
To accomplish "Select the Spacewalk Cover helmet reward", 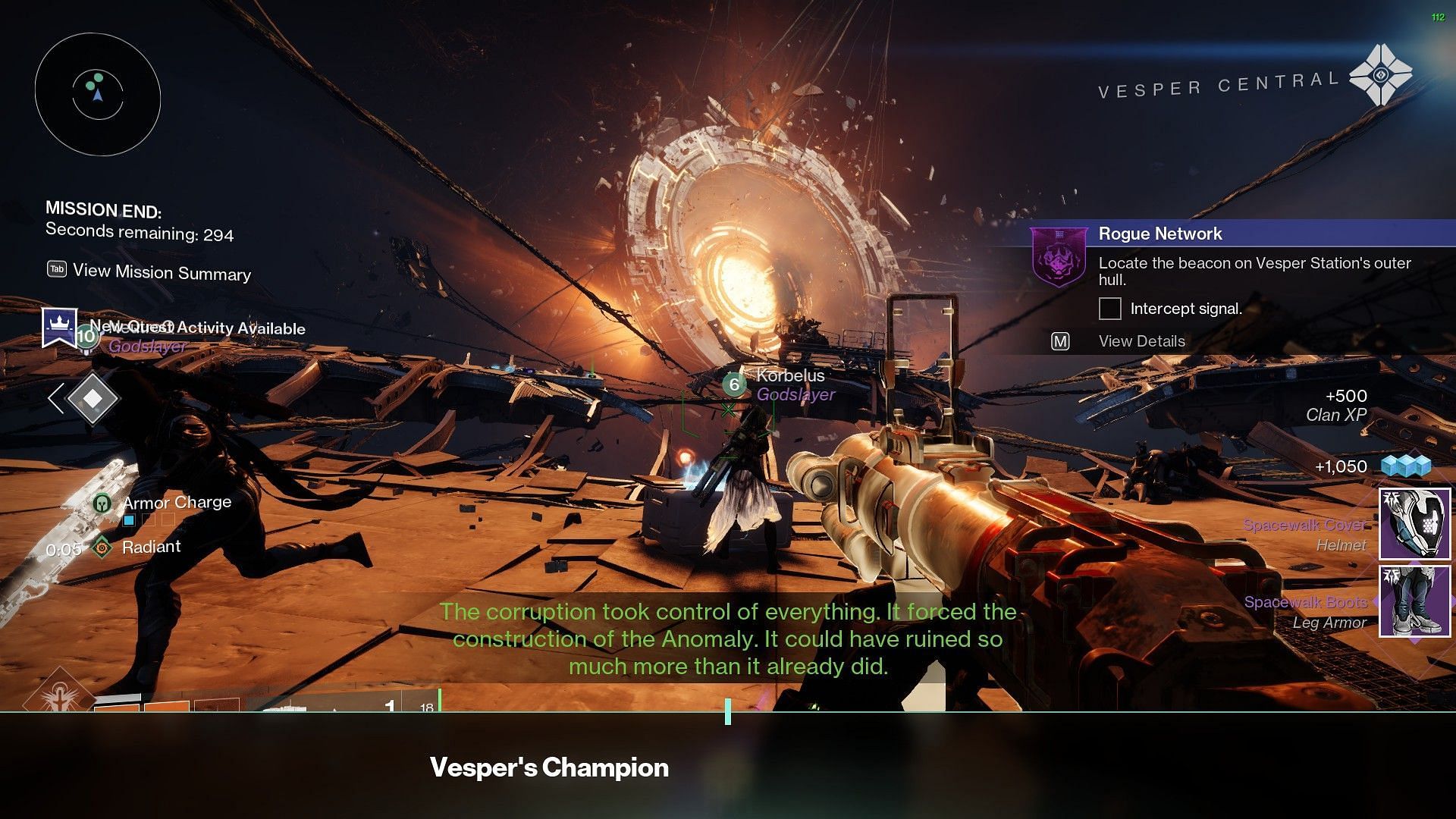I will click(1414, 524).
